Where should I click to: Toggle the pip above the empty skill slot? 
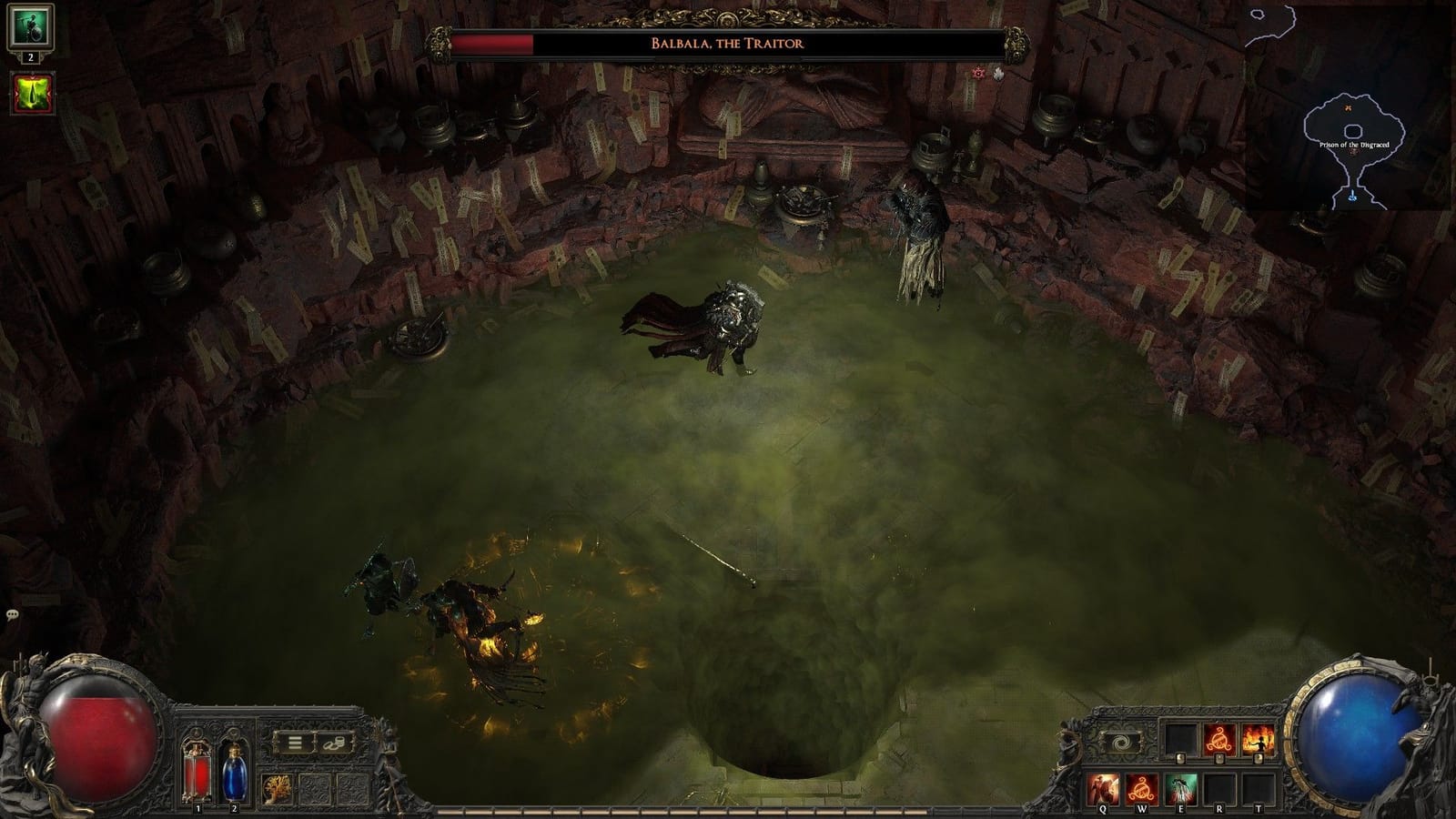tap(1180, 759)
